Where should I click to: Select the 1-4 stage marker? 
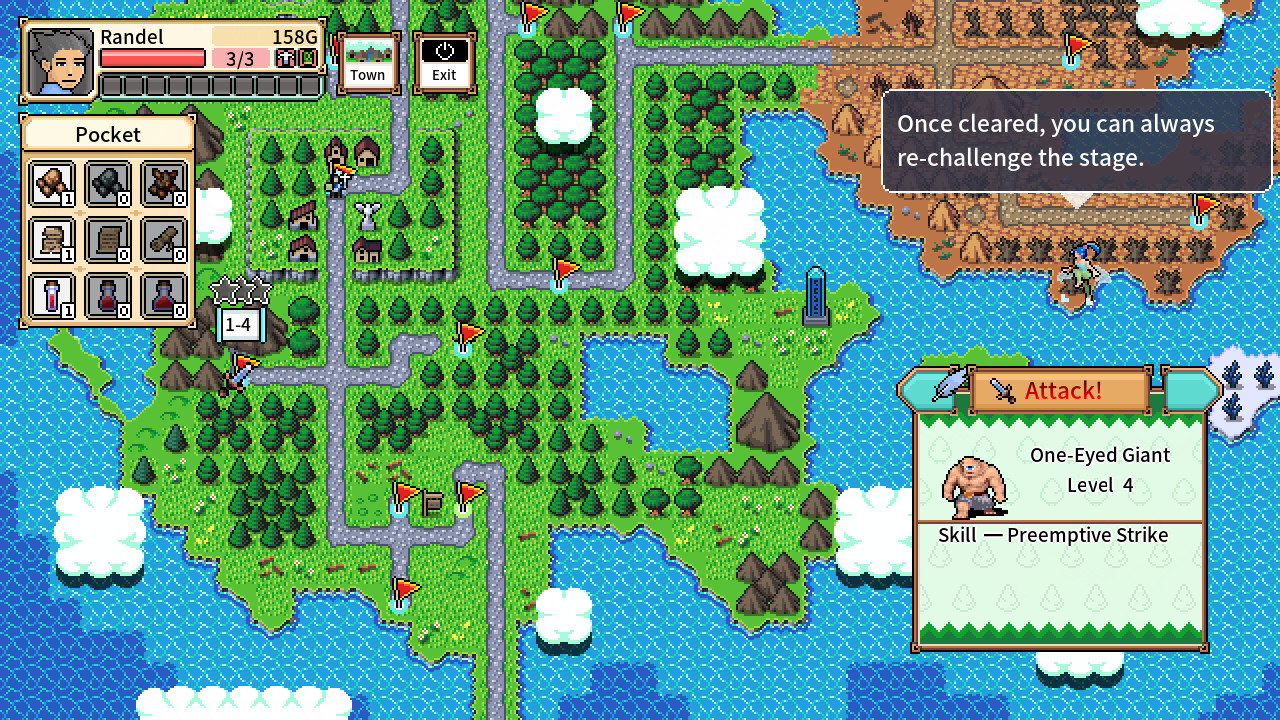point(238,323)
